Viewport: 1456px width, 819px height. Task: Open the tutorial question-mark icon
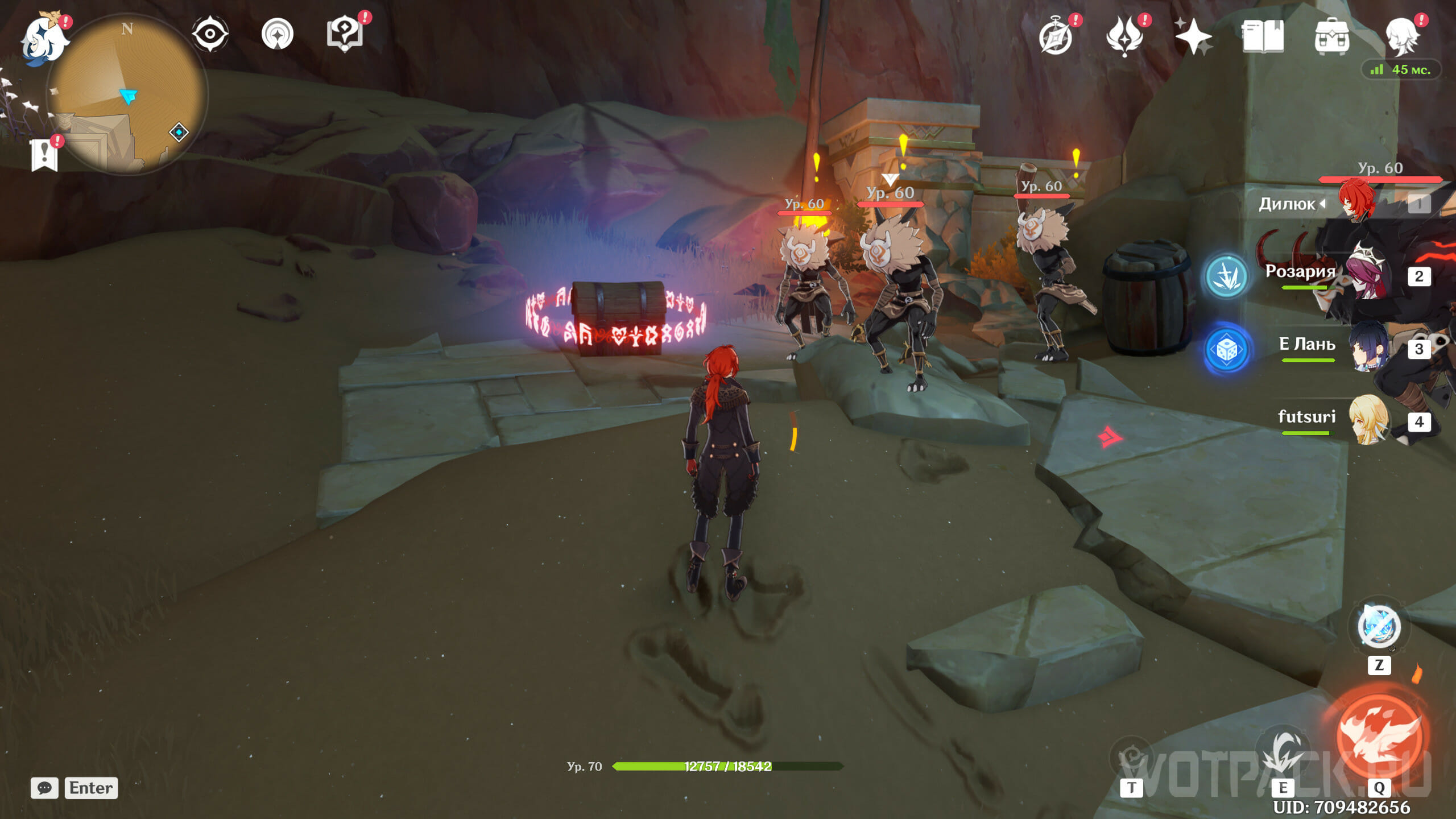[x=345, y=34]
